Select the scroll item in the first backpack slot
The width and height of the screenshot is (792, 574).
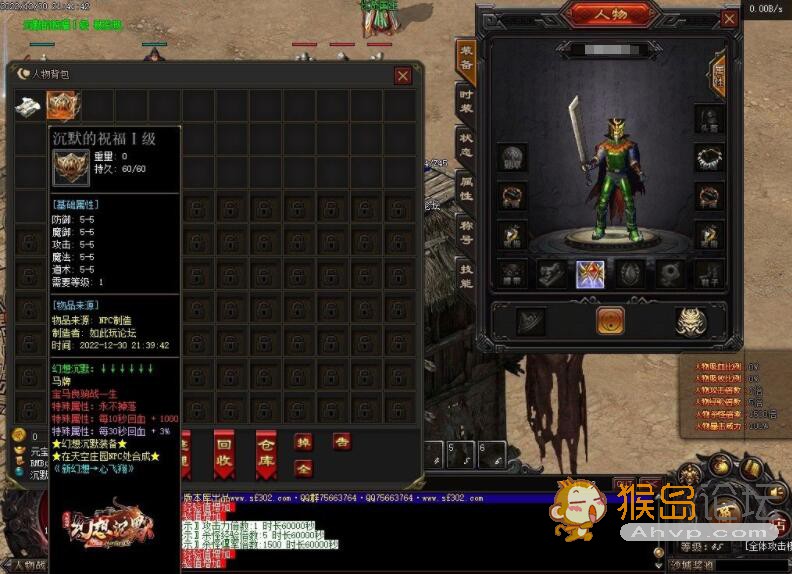tap(29, 106)
